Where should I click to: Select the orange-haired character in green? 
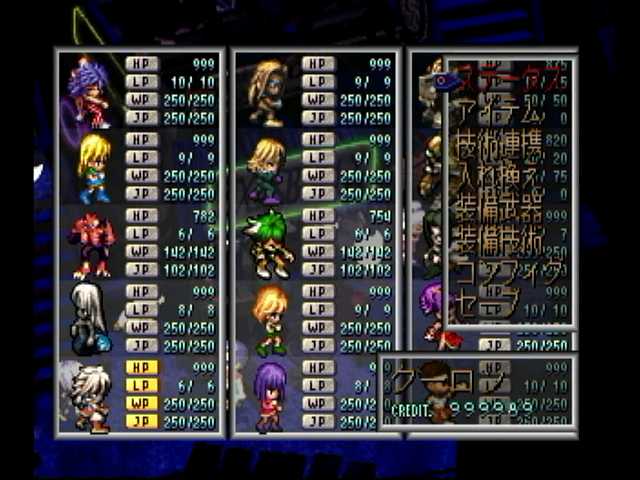[269, 319]
